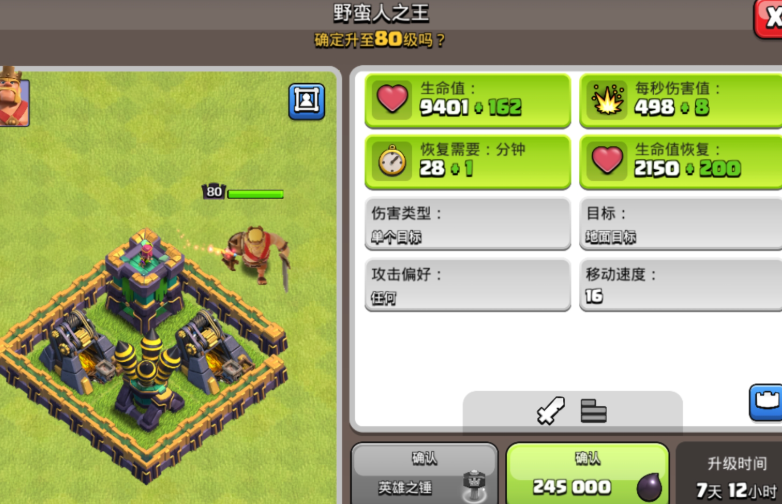Switch to the sword stats tab
The width and height of the screenshot is (782, 504).
pos(550,411)
